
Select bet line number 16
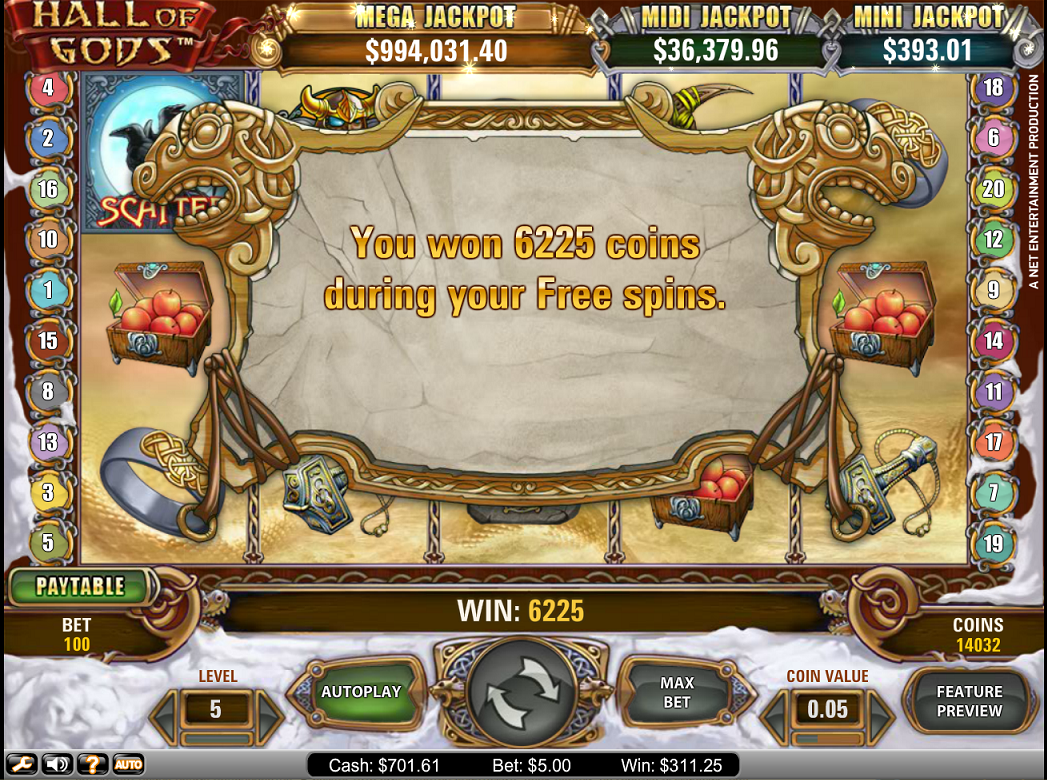(x=47, y=189)
